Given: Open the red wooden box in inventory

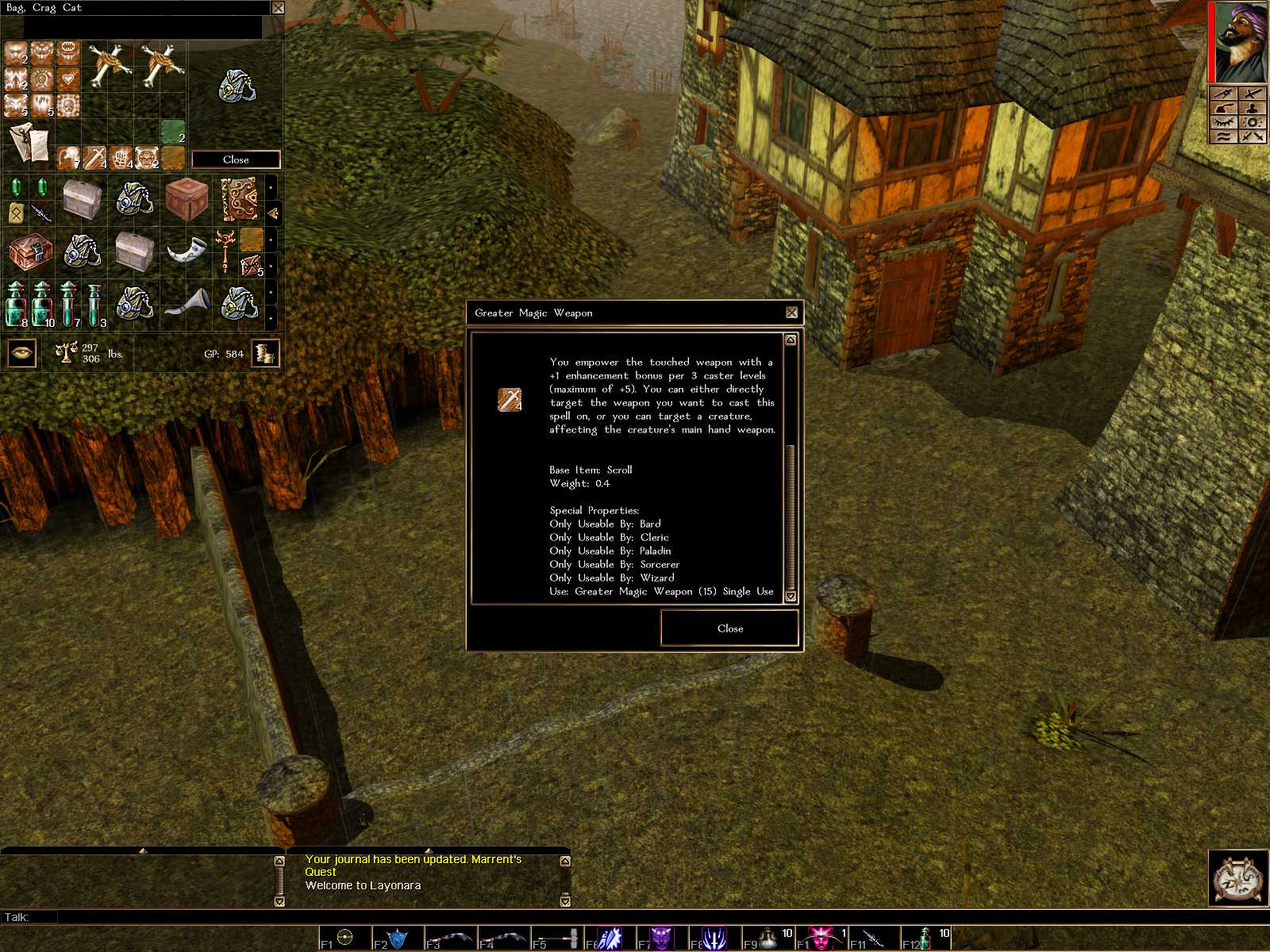Looking at the screenshot, I should click(187, 198).
